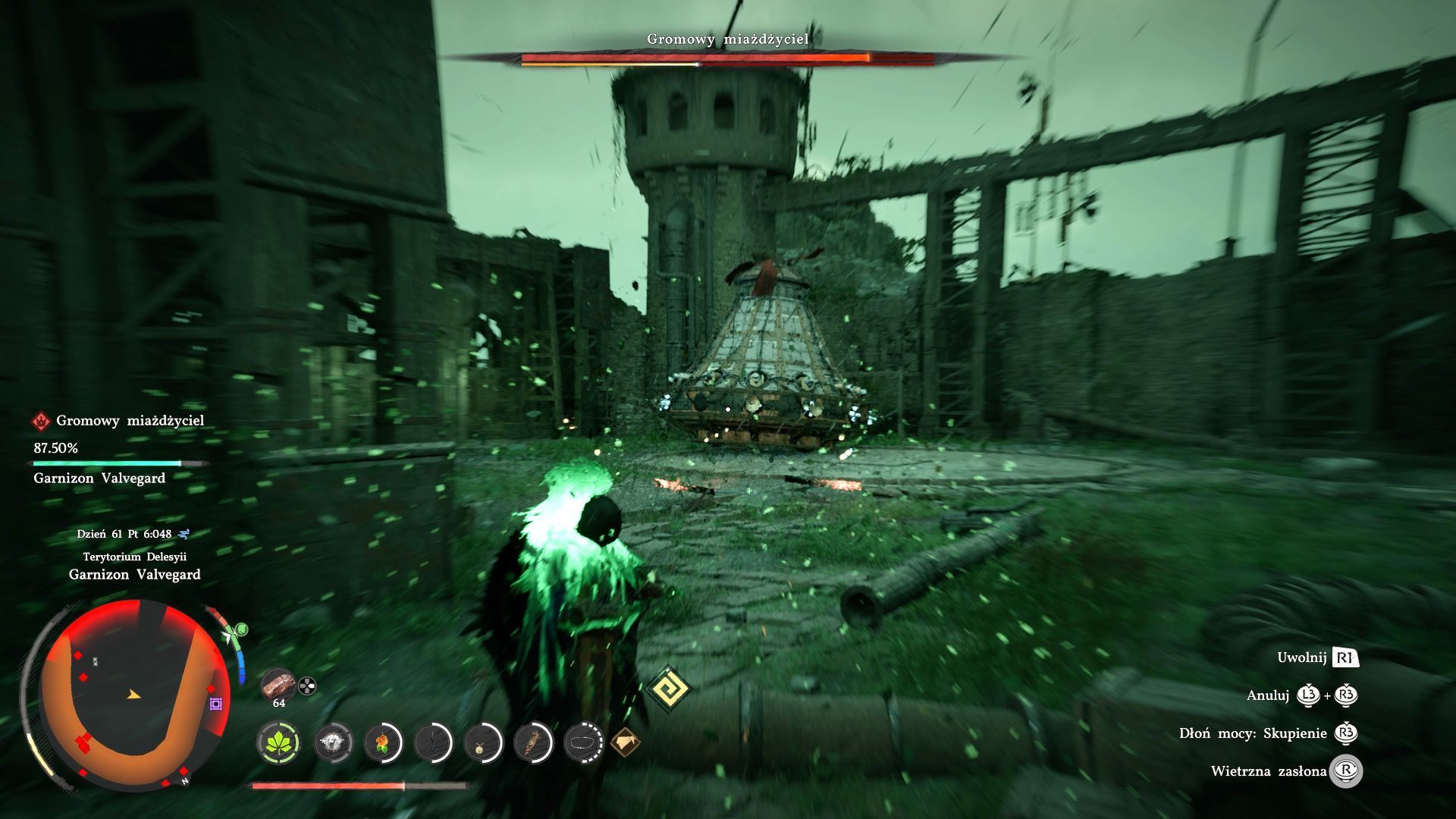Select the white fur item slot
Screen dimensions: 1456x819
(333, 742)
